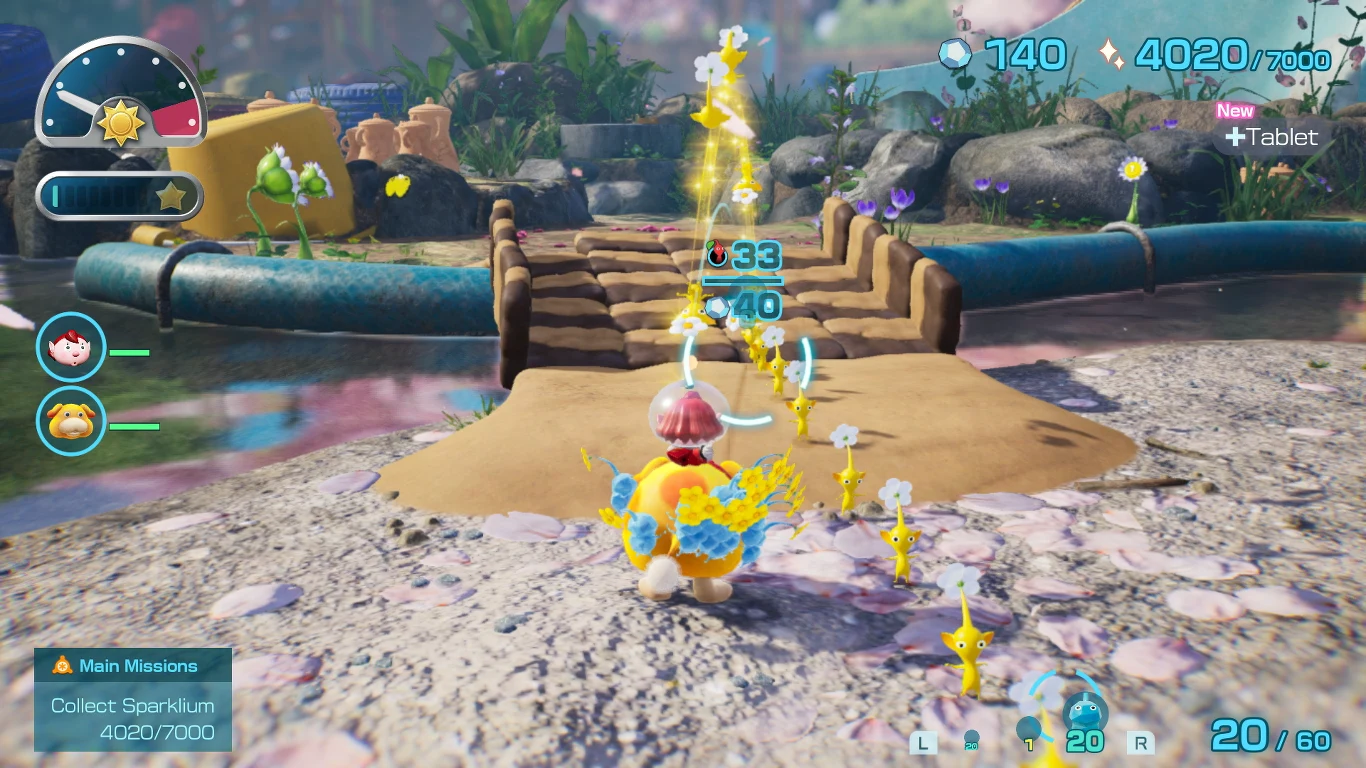Click the blue gem currency icon
This screenshot has width=1366, height=768.
(955, 55)
